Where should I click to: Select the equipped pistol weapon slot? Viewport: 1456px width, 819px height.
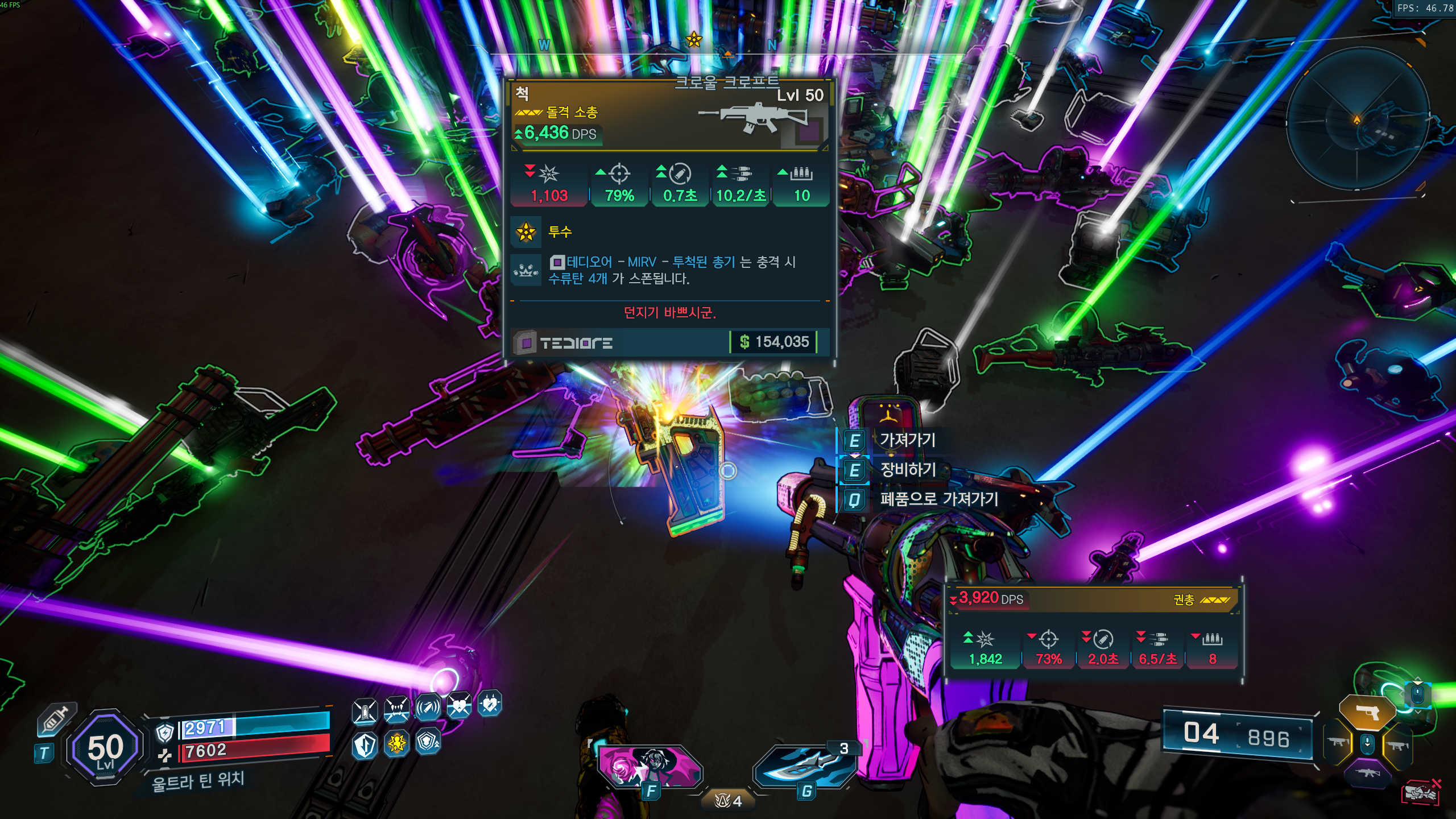[x=1367, y=712]
